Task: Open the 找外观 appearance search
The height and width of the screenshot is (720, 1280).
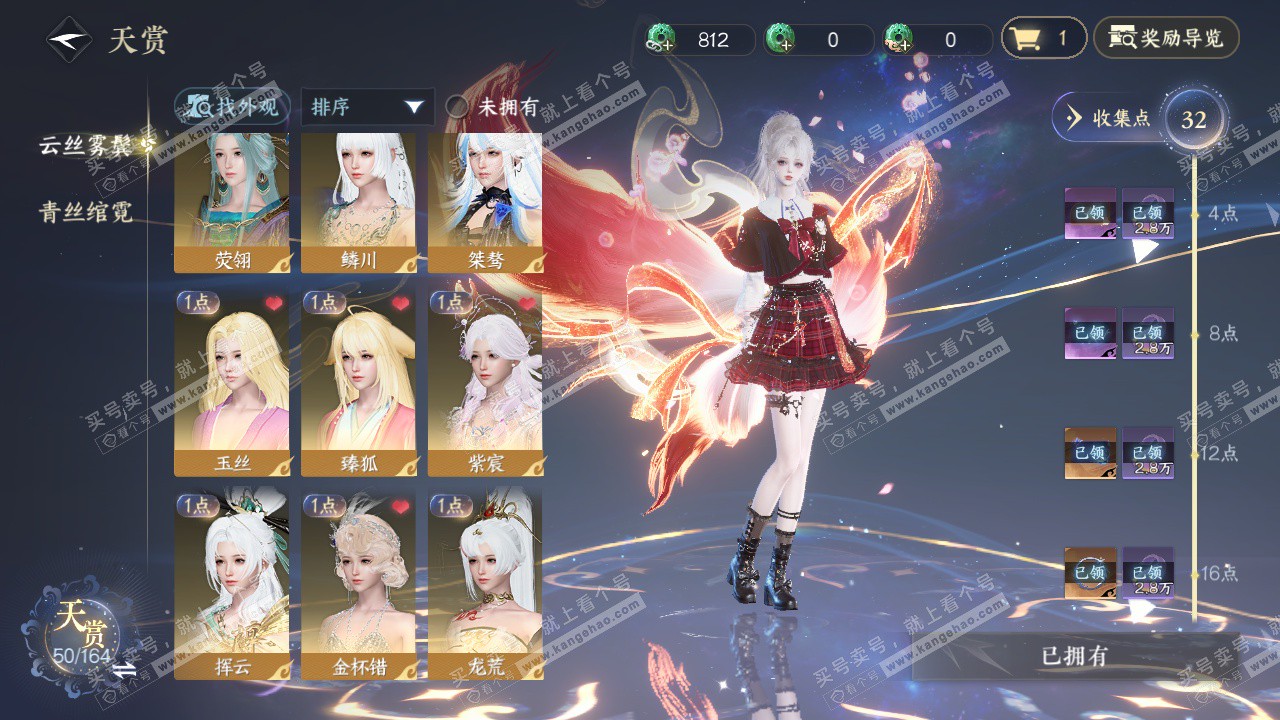Action: click(232, 107)
